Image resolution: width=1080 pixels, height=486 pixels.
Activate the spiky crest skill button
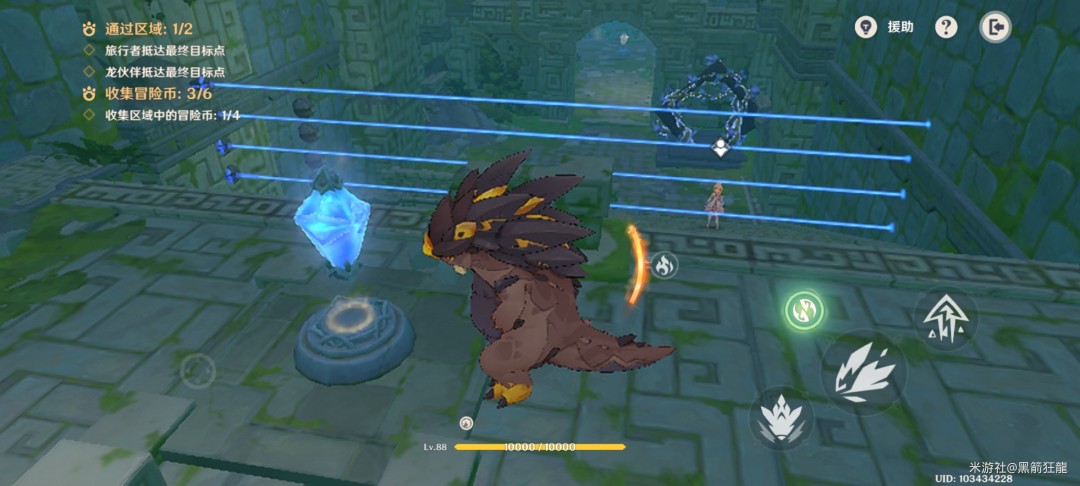pos(782,417)
